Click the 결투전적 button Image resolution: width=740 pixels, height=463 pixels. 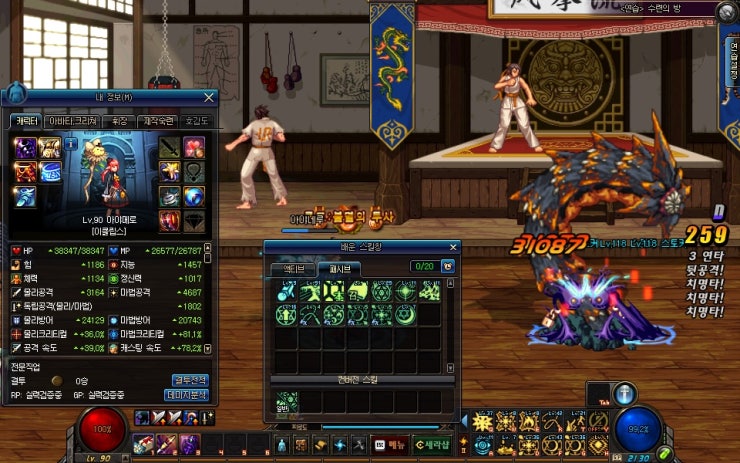pyautogui.click(x=191, y=380)
